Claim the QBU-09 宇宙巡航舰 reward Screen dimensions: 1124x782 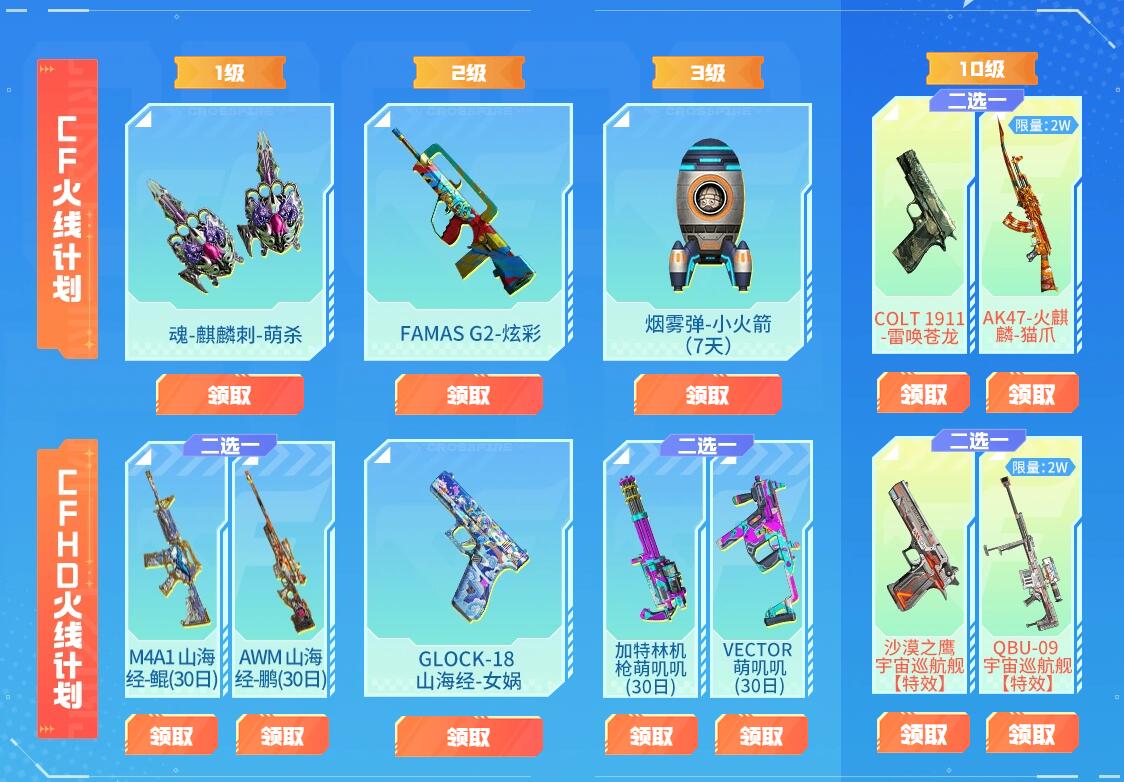click(1032, 734)
